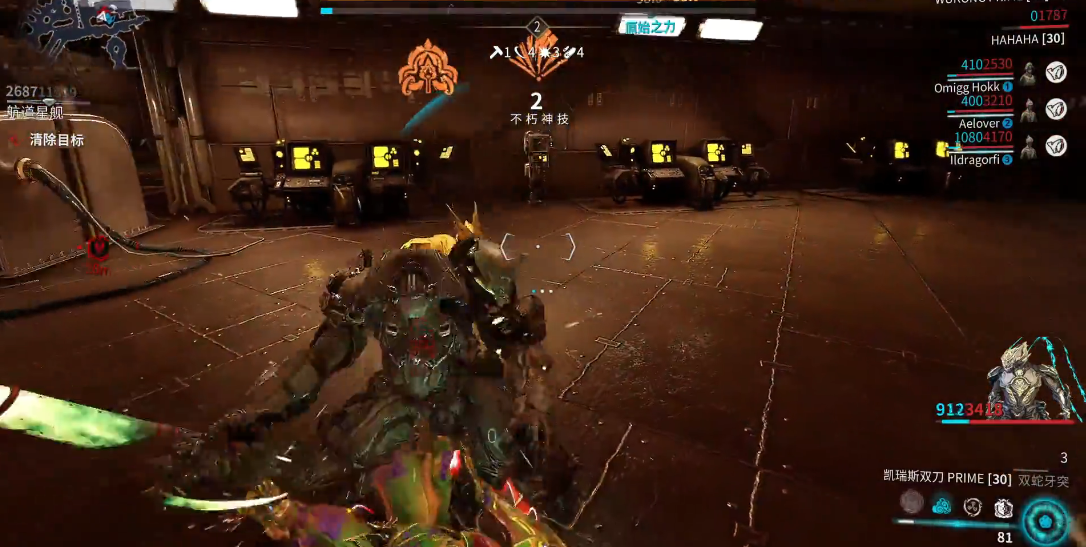Select squad member Ildragorfi's portrait

1028,146
